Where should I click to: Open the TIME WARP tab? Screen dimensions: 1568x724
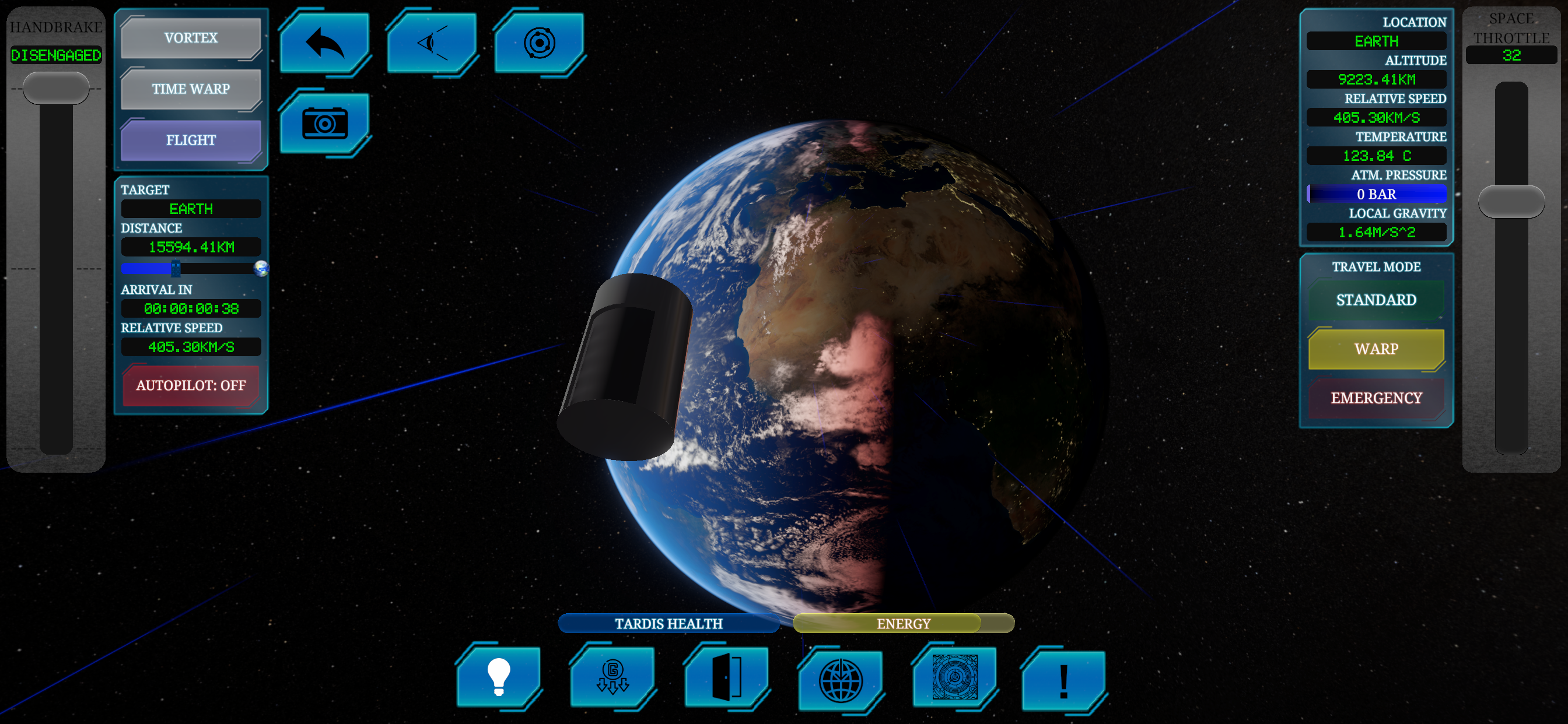click(191, 89)
